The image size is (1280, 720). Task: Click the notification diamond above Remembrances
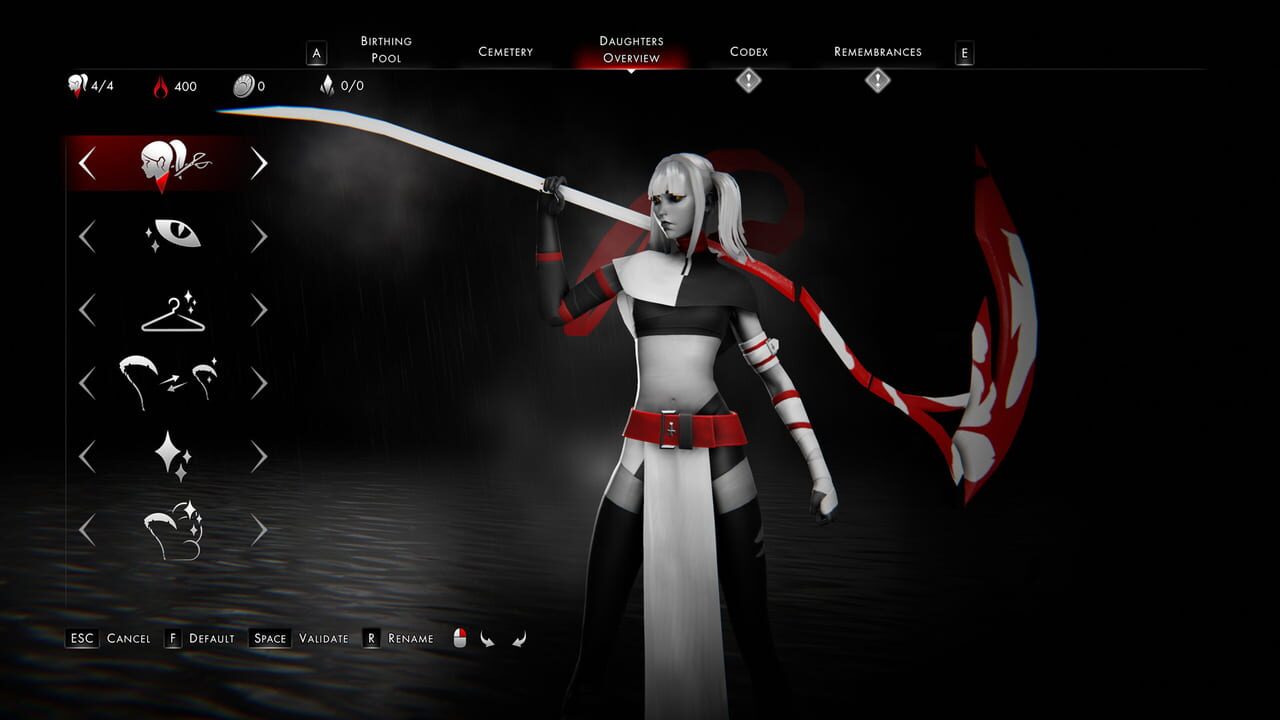pos(878,81)
